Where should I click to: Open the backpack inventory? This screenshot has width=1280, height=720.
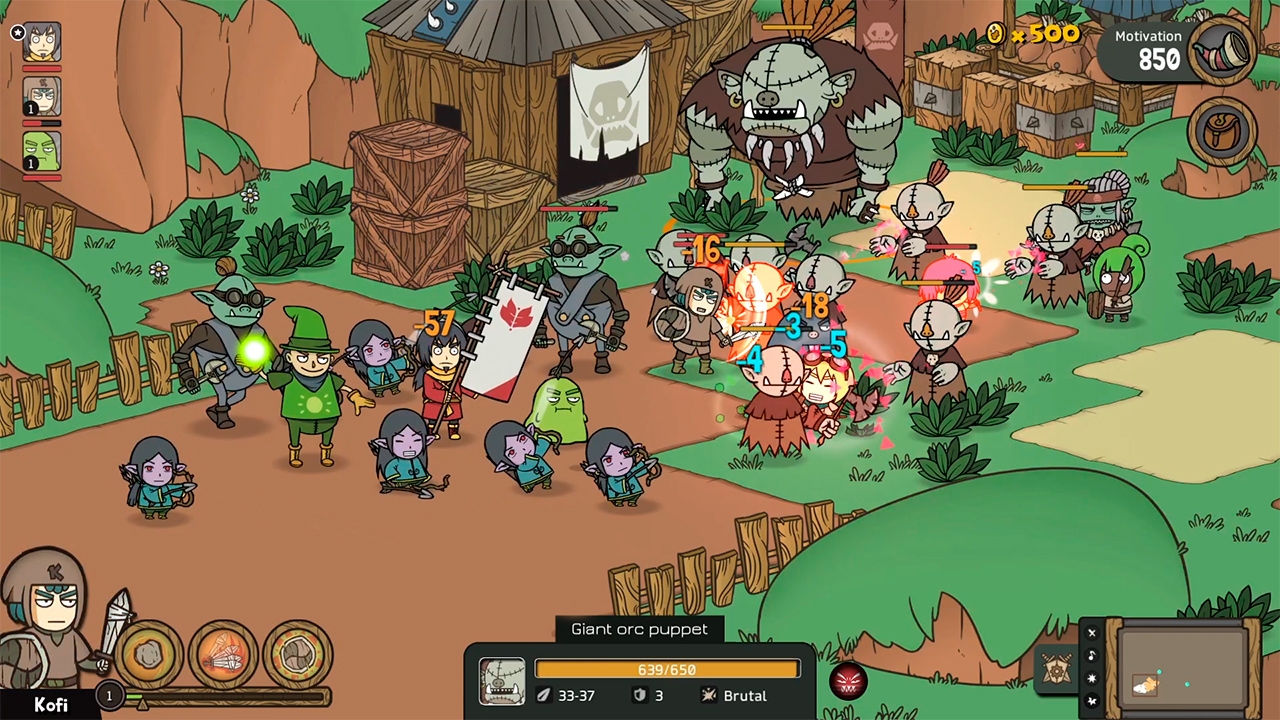pos(1222,131)
